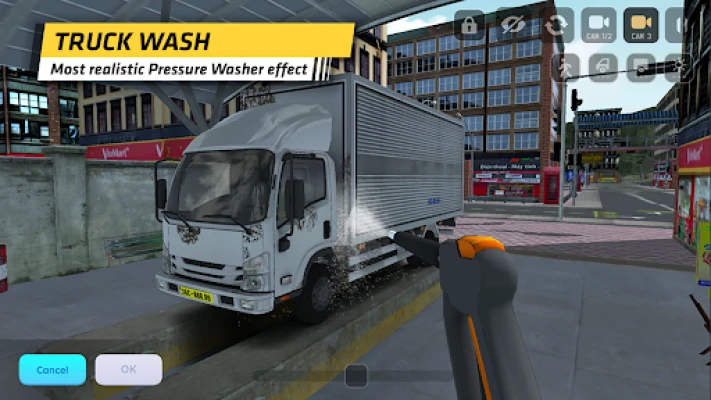The height and width of the screenshot is (400, 711).
Task: Switch to the CAM 1/2 view
Action: [x=599, y=25]
